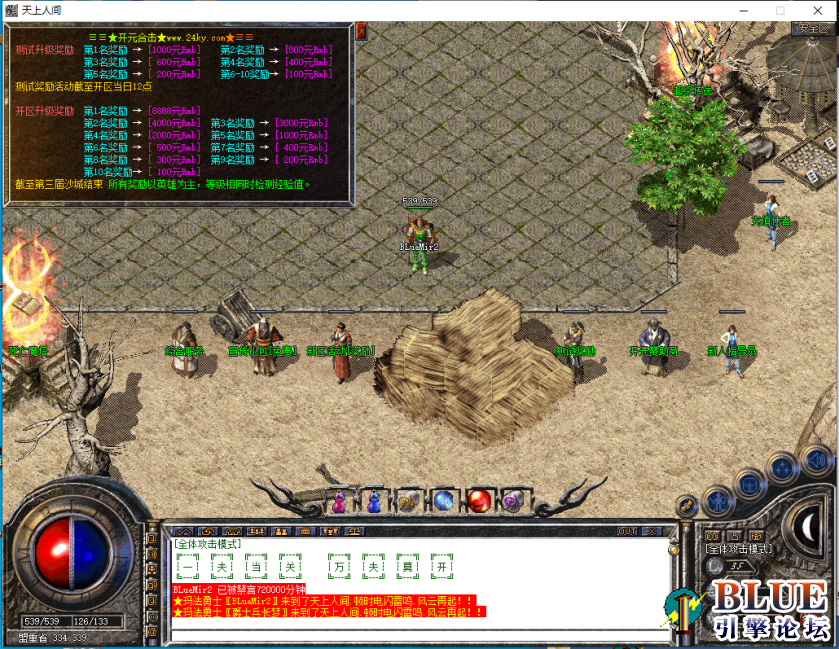This screenshot has height=649, width=839.
Task: Click the OUT button above chat
Action: [x=627, y=531]
